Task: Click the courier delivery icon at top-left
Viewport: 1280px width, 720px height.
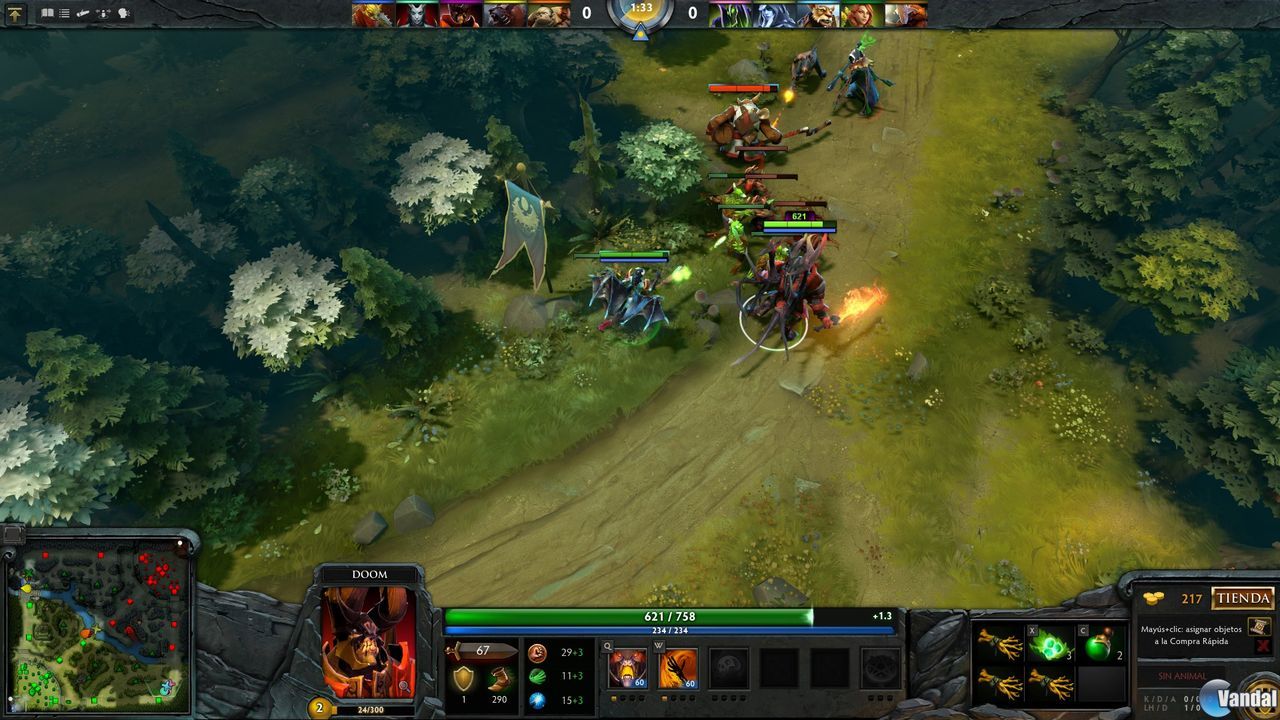Action: click(83, 13)
